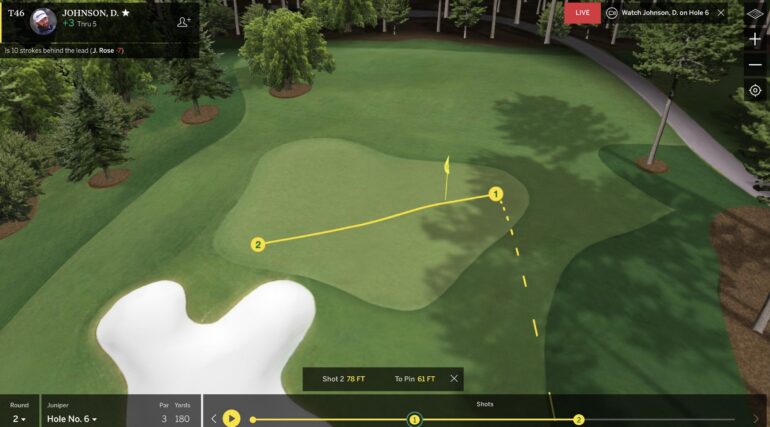The image size is (770, 427).
Task: Select shot marker 1 on the green
Action: [494, 193]
